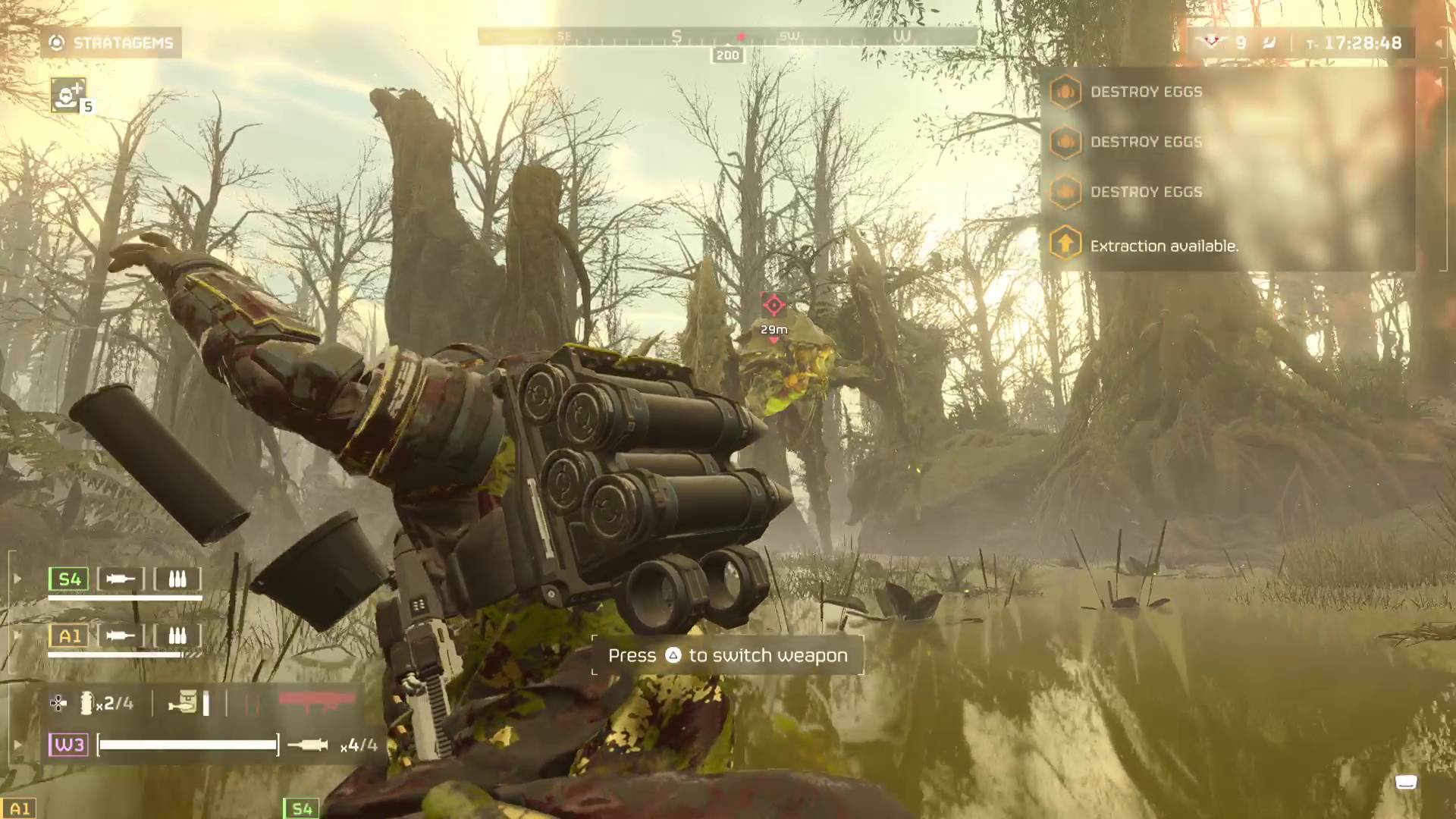Click the Press to switch weapon prompt
The width and height of the screenshot is (1456, 819).
click(x=727, y=655)
